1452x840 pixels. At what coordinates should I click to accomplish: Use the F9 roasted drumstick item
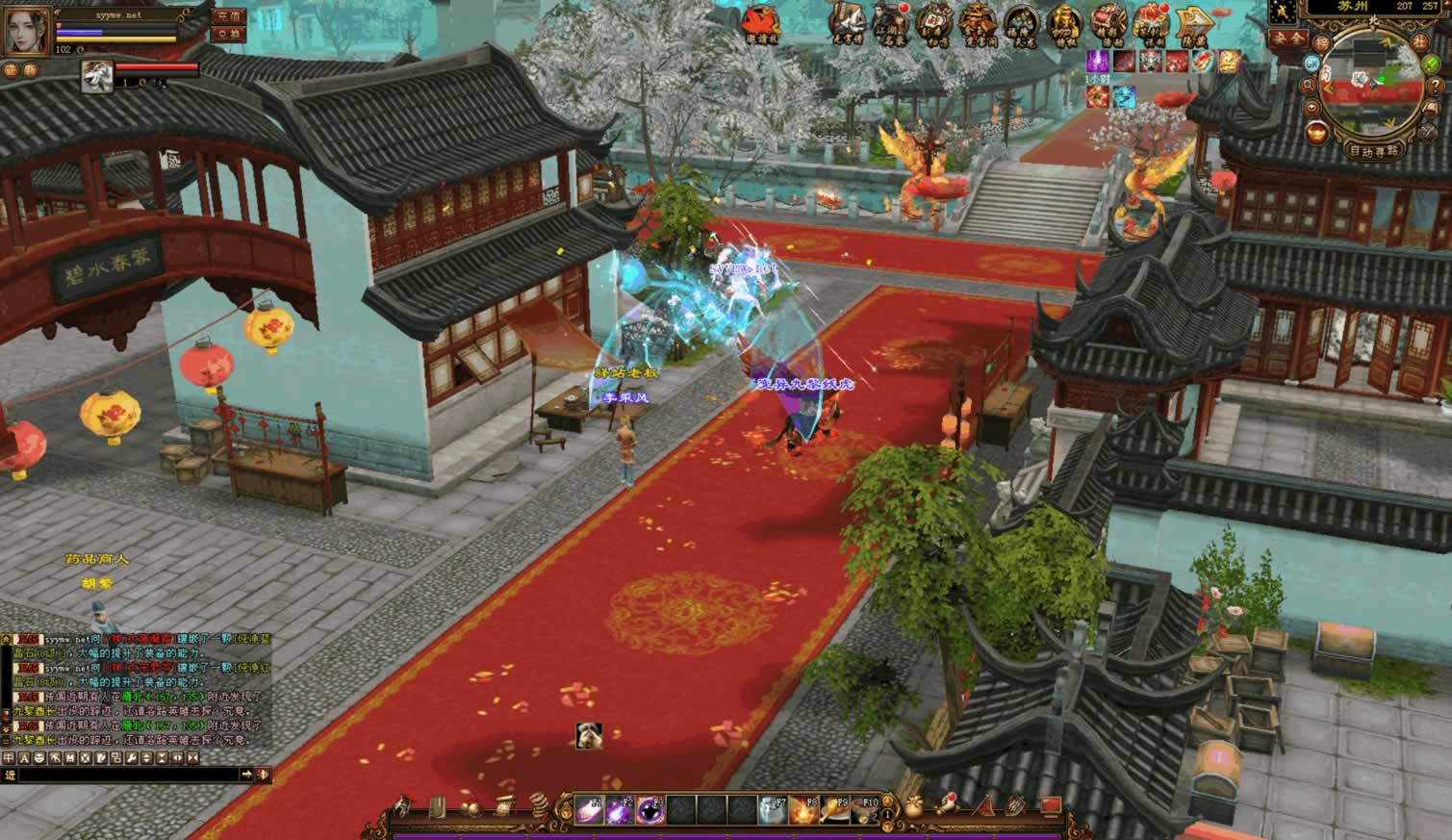click(x=834, y=810)
